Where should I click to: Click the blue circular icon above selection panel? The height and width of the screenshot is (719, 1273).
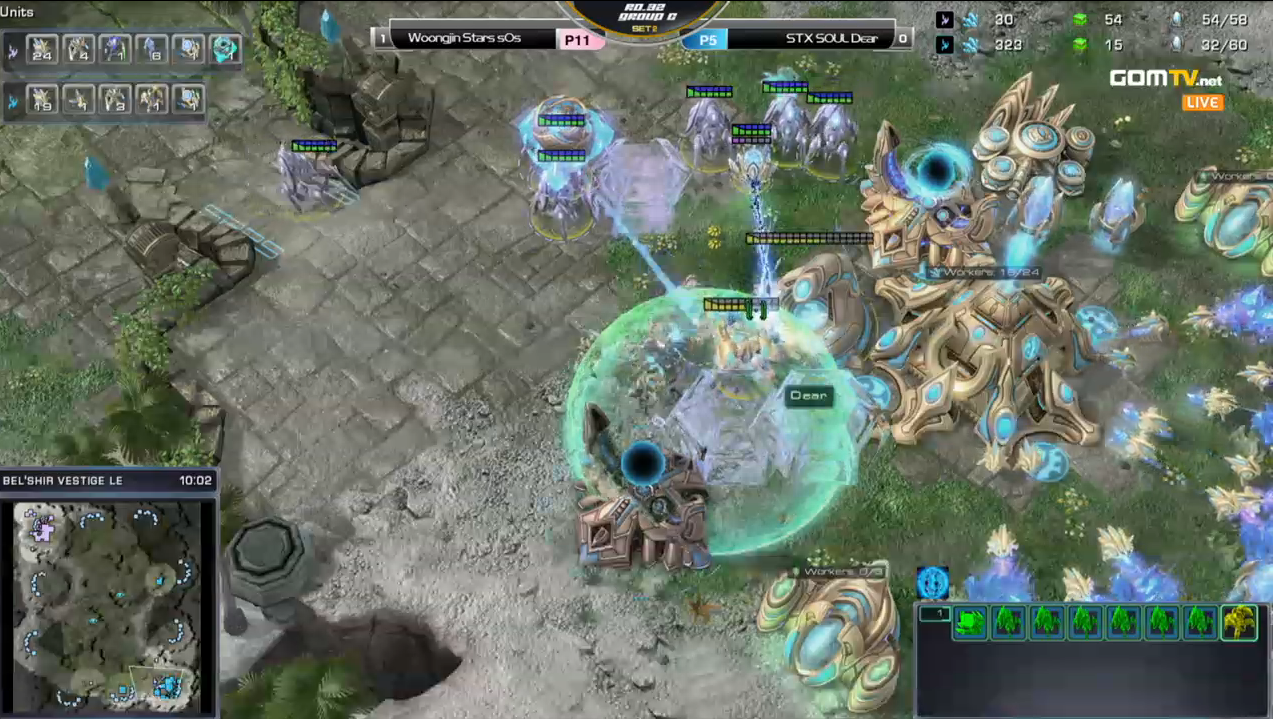click(932, 582)
